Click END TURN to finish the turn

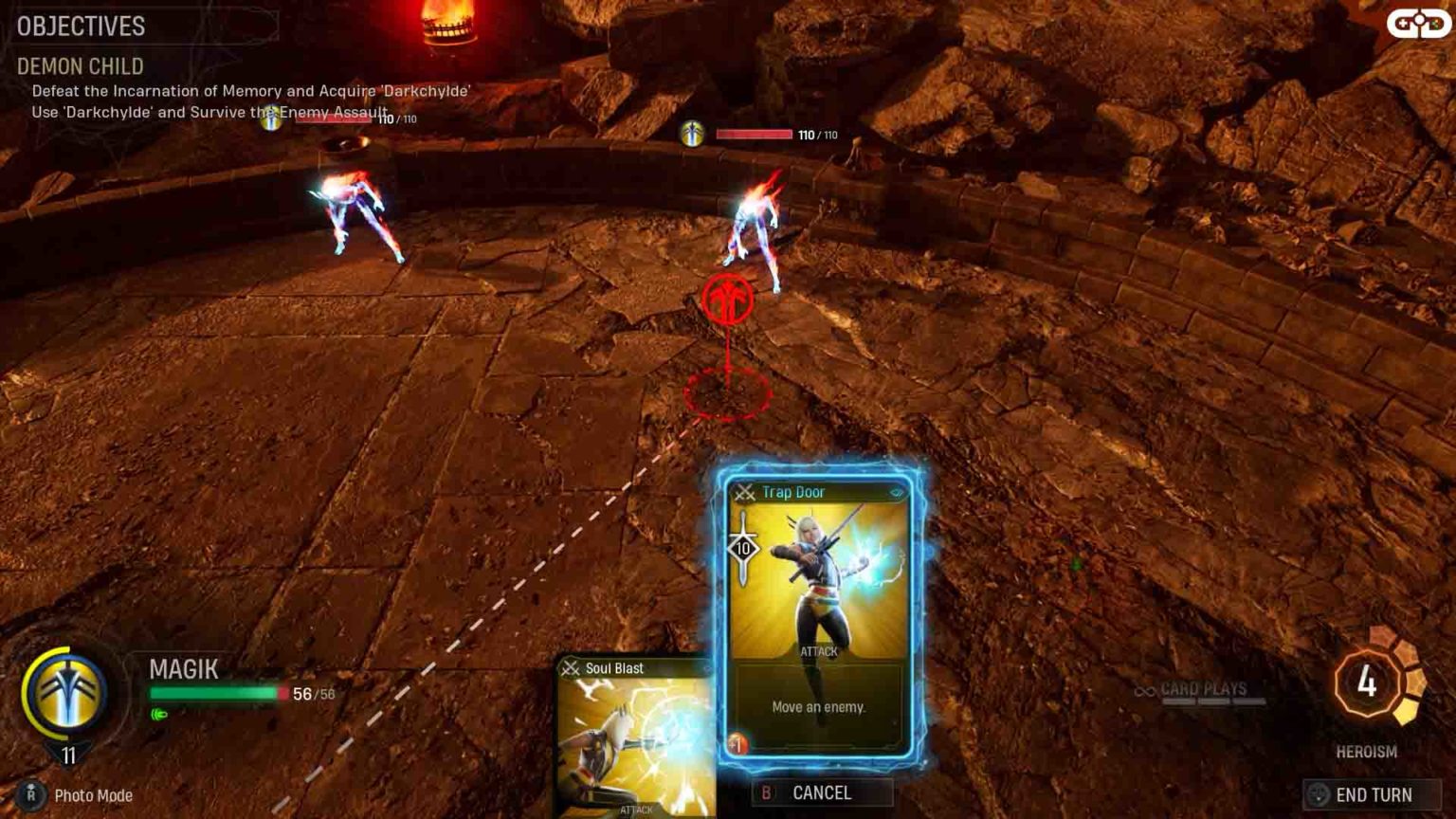(x=1372, y=796)
